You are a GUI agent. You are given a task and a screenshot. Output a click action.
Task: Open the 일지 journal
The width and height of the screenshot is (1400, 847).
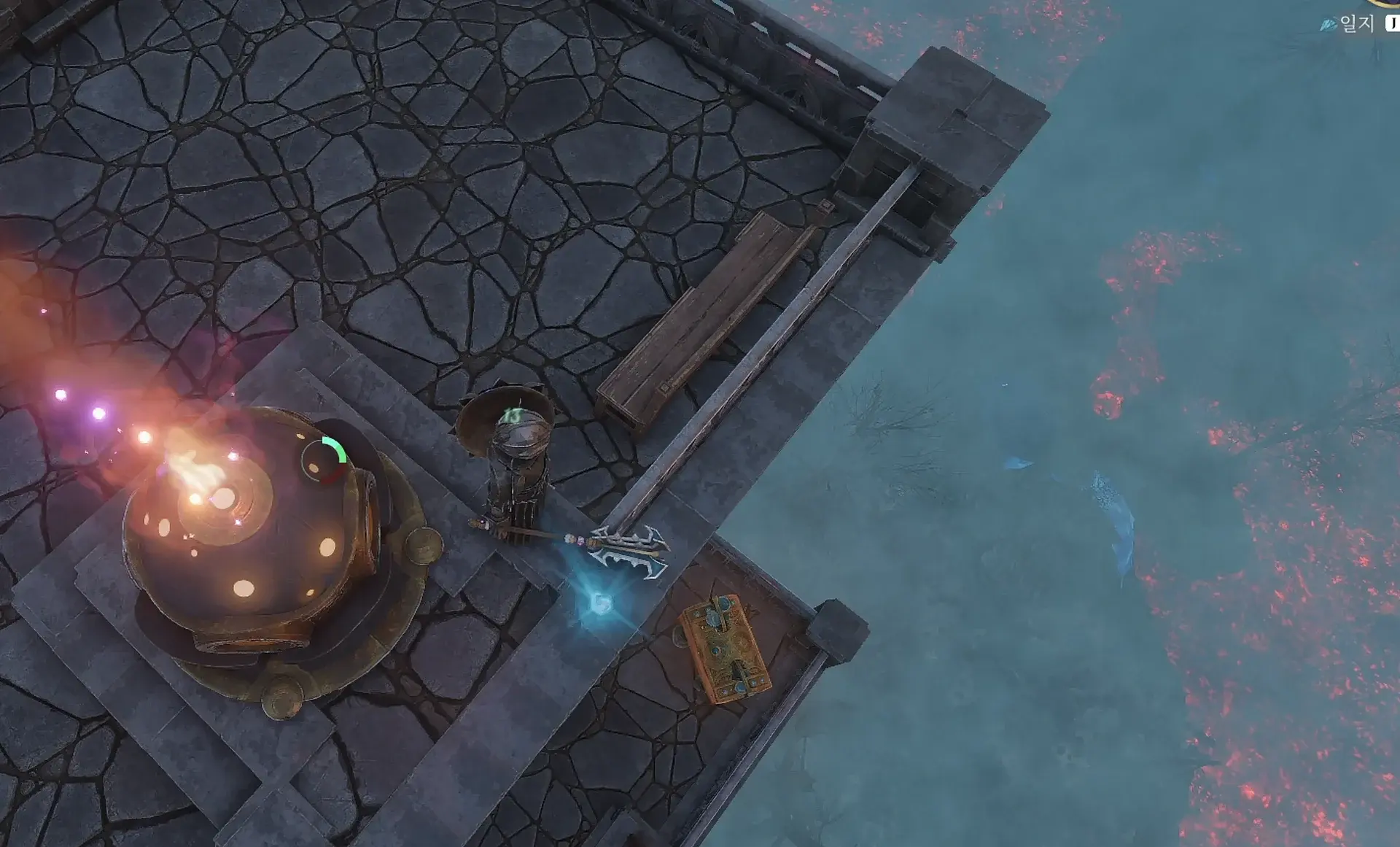tap(1356, 23)
